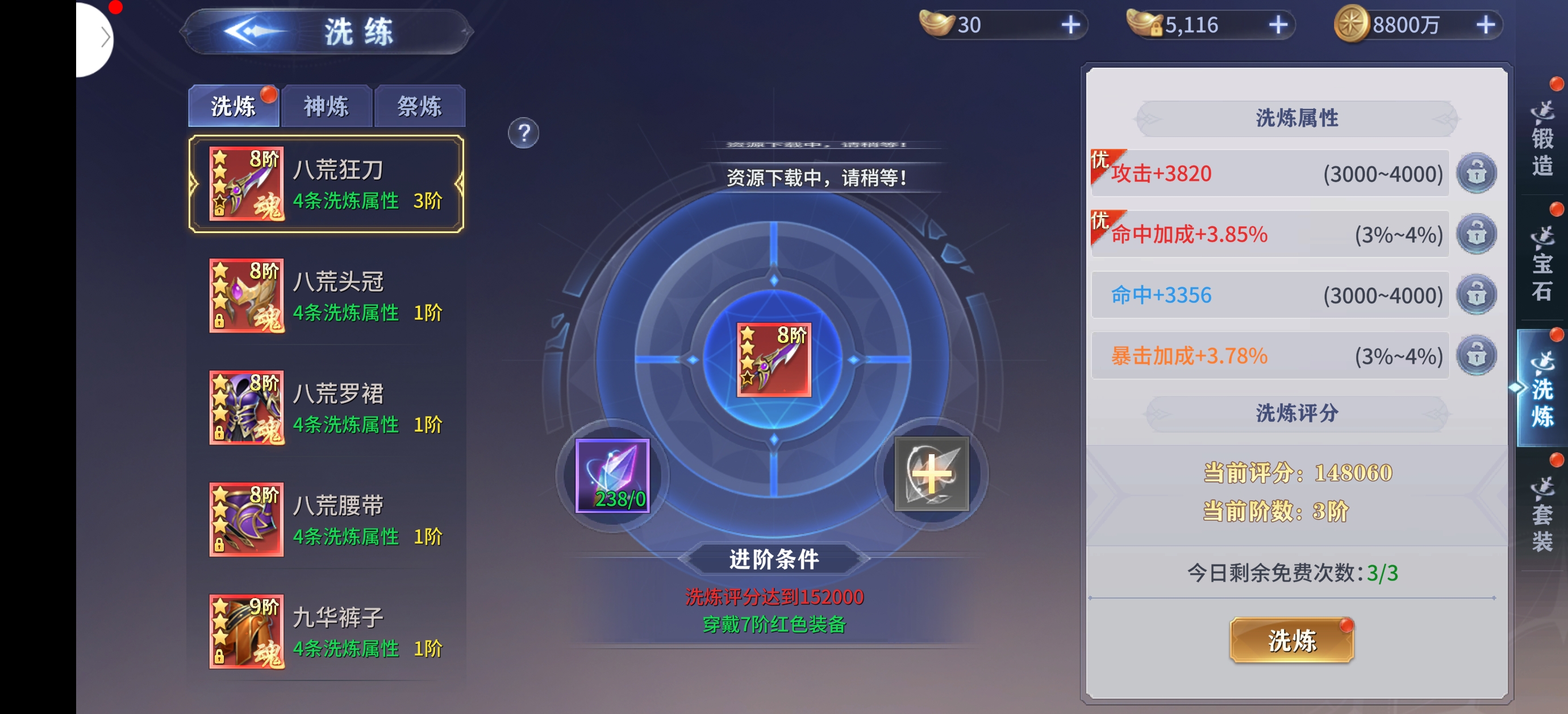Screen dimensions: 1568x714
Task: Select the 洗炼 tab
Action: point(233,107)
